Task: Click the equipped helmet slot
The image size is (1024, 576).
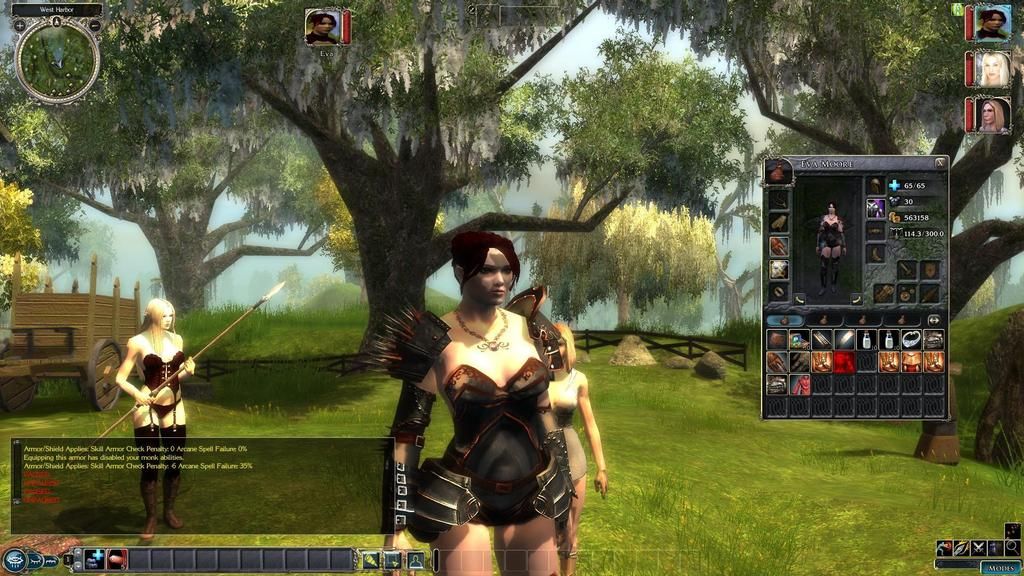Action: pos(876,185)
